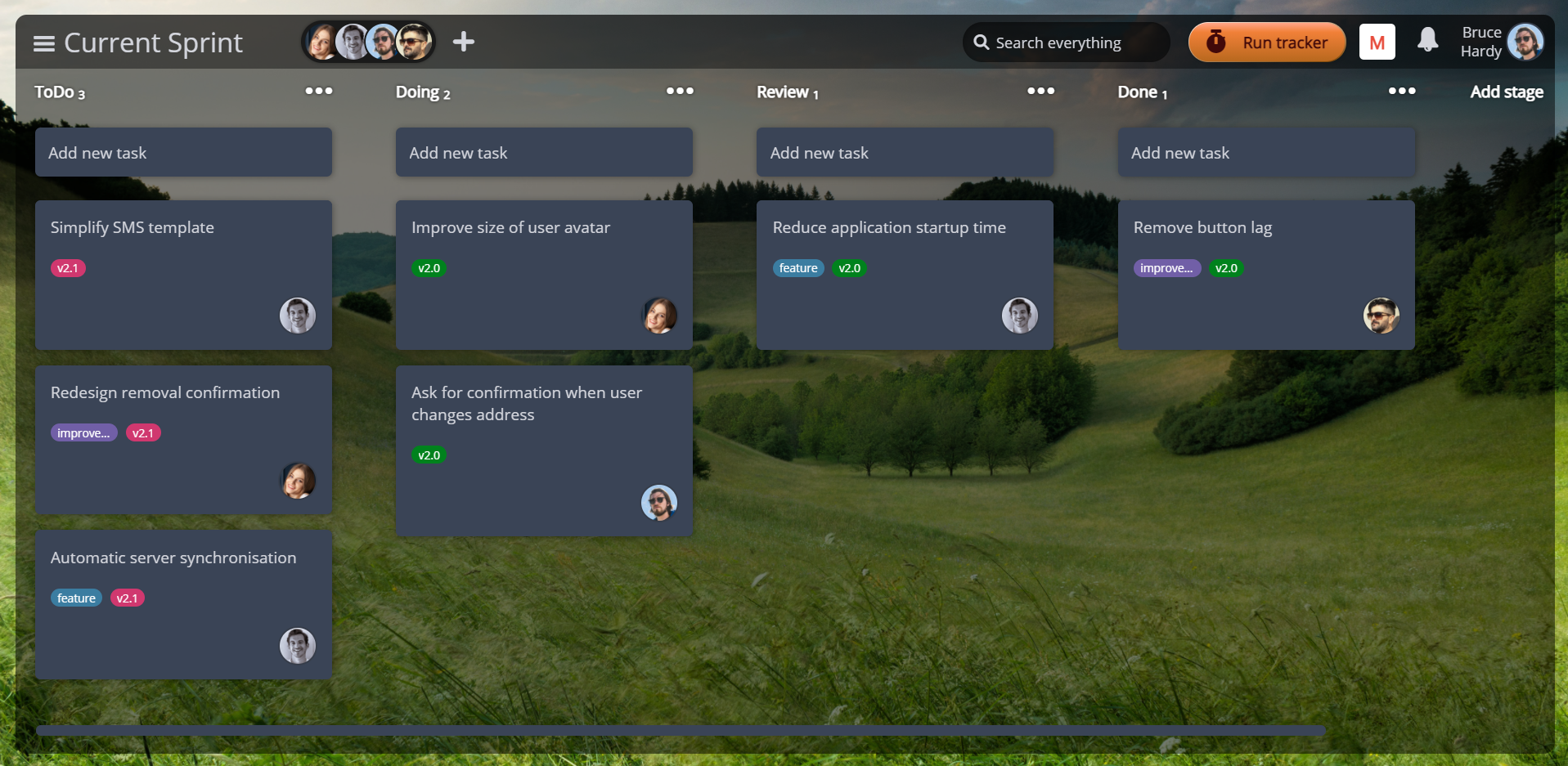Open the Doing column options menu
Screen dimensions: 1568x766
680,91
